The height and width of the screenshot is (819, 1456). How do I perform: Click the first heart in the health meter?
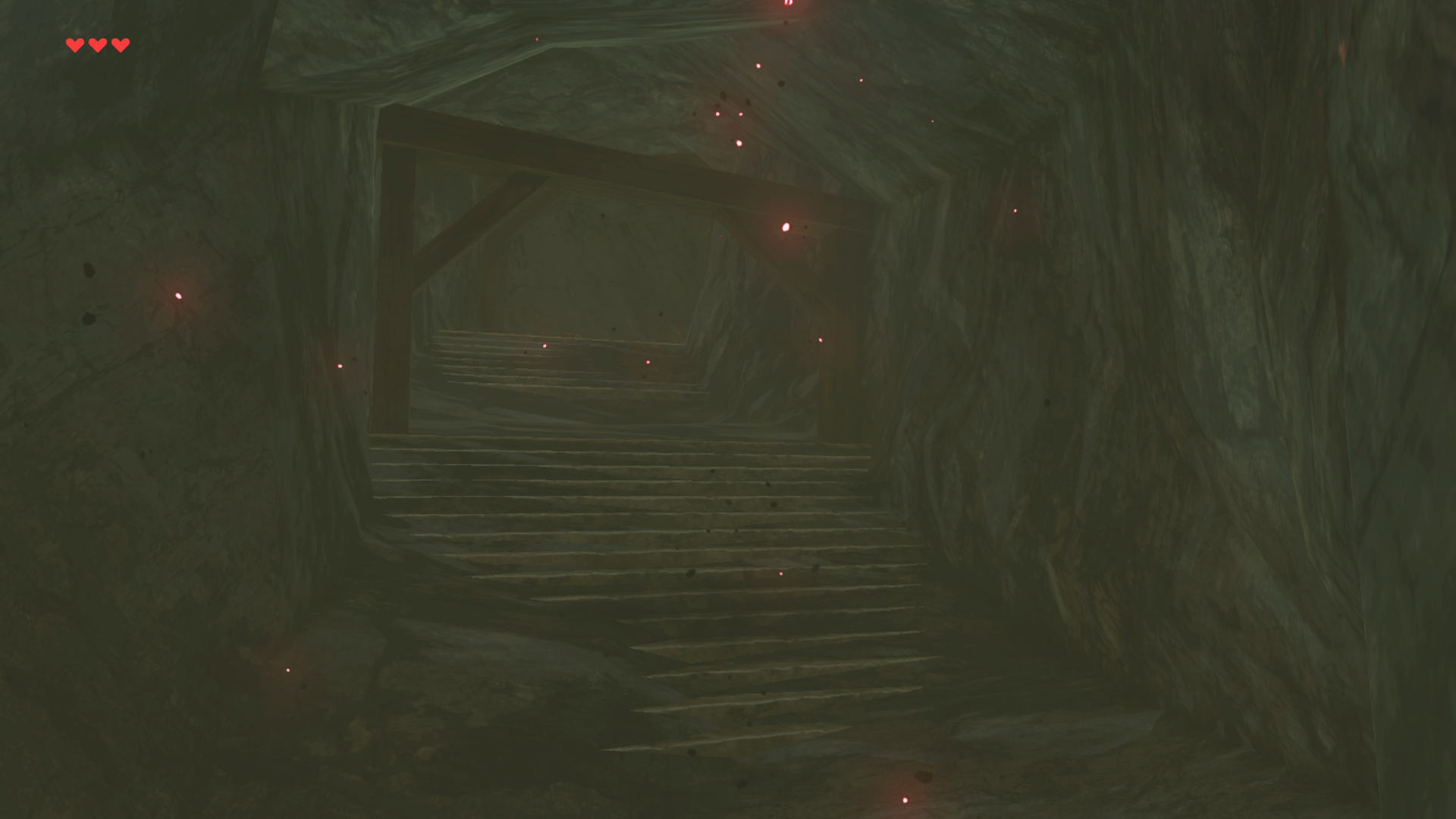click(x=74, y=45)
